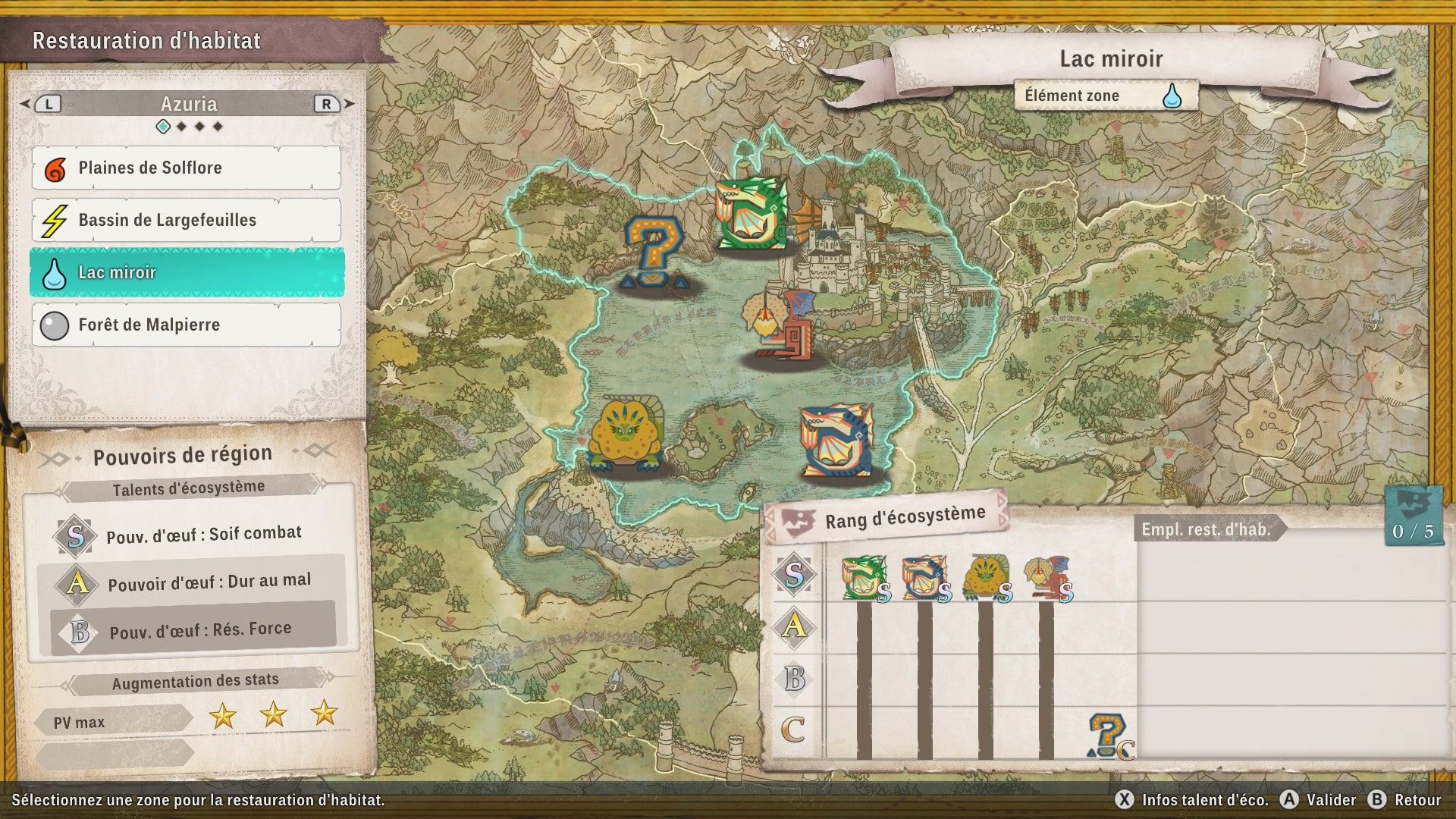Choose Bassin de Largefeuilles from the list
The height and width of the screenshot is (819, 1456).
pyautogui.click(x=186, y=220)
